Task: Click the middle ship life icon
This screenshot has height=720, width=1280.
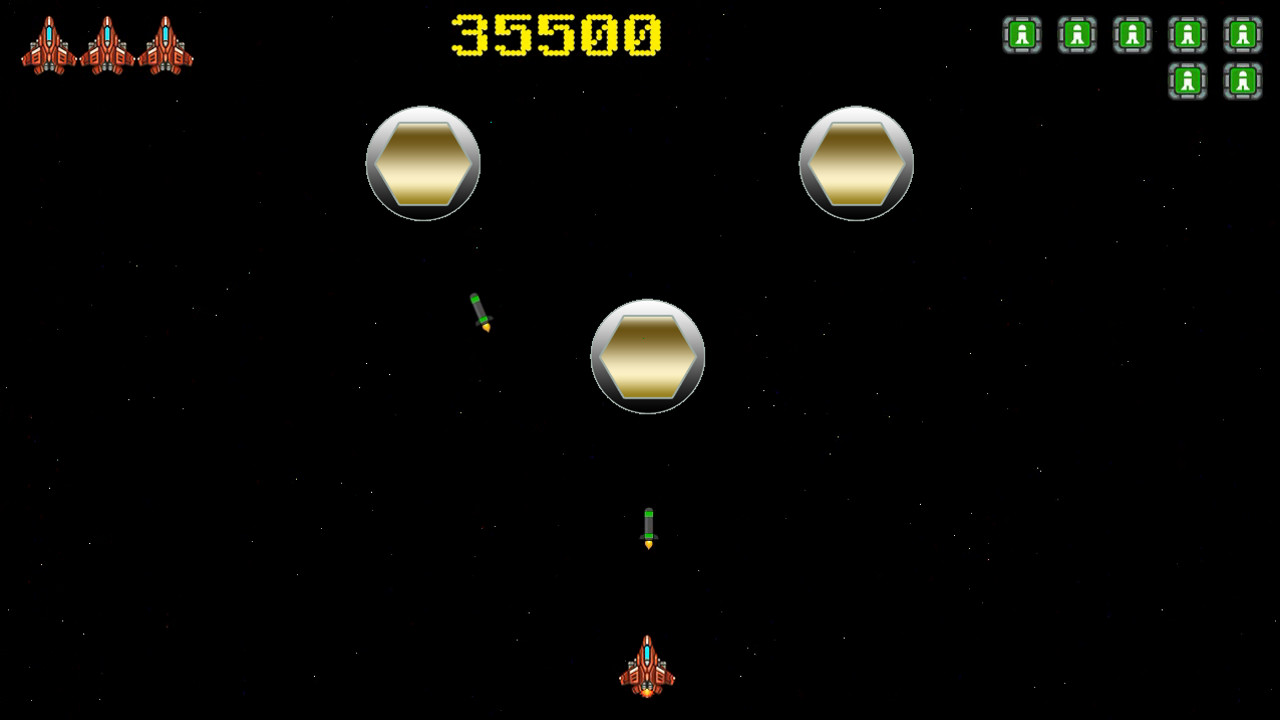Action: pyautogui.click(x=108, y=45)
